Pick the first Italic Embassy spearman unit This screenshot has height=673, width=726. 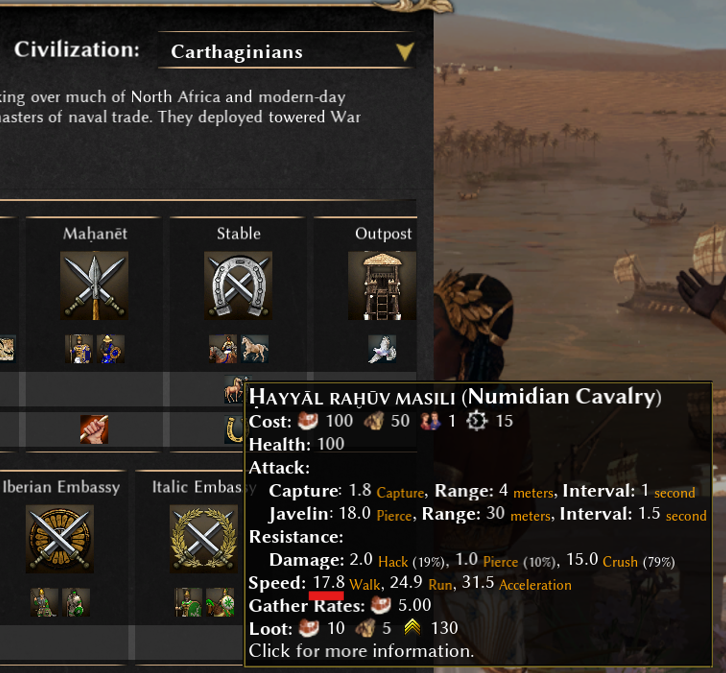click(188, 602)
